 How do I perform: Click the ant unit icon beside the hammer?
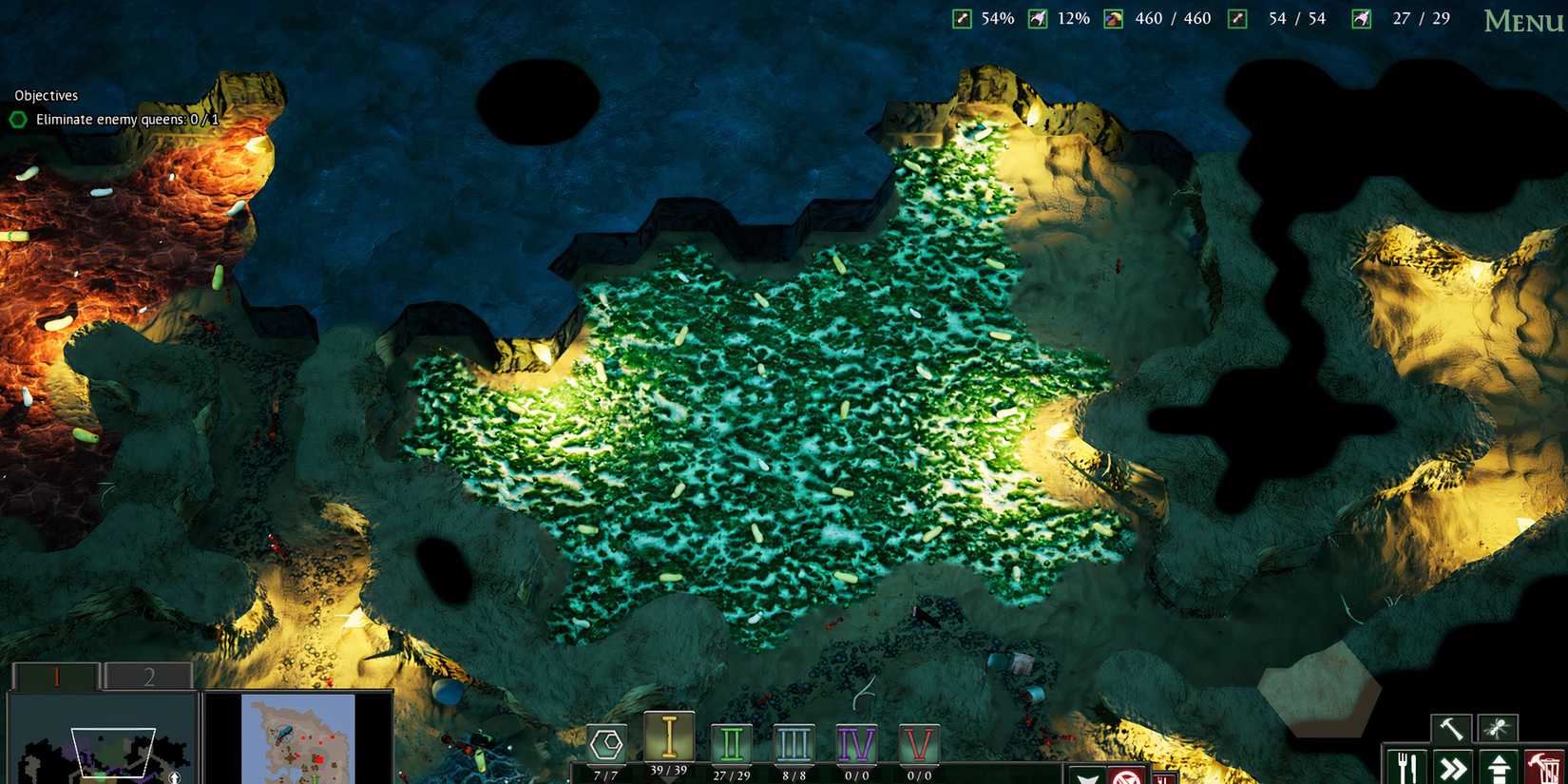(x=1498, y=727)
